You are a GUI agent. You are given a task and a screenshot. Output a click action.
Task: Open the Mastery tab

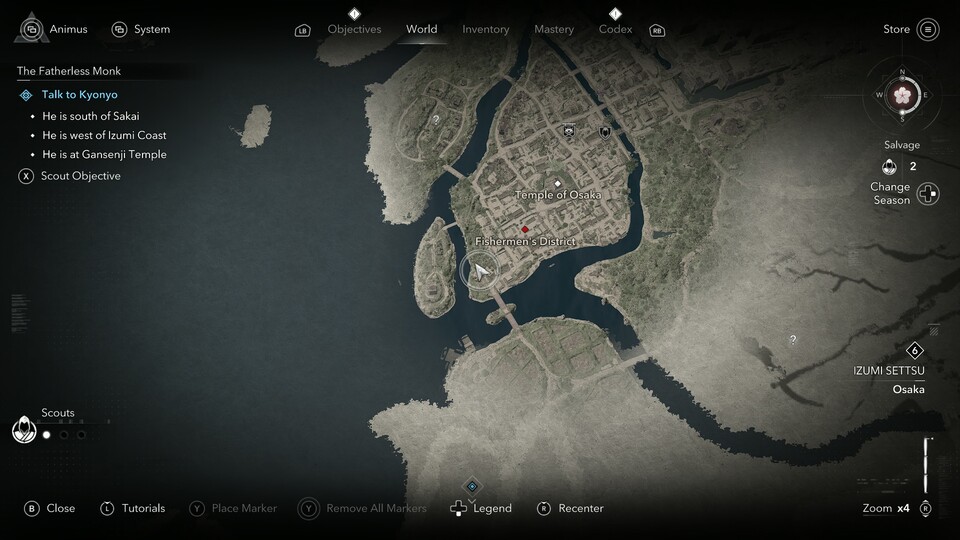[554, 29]
